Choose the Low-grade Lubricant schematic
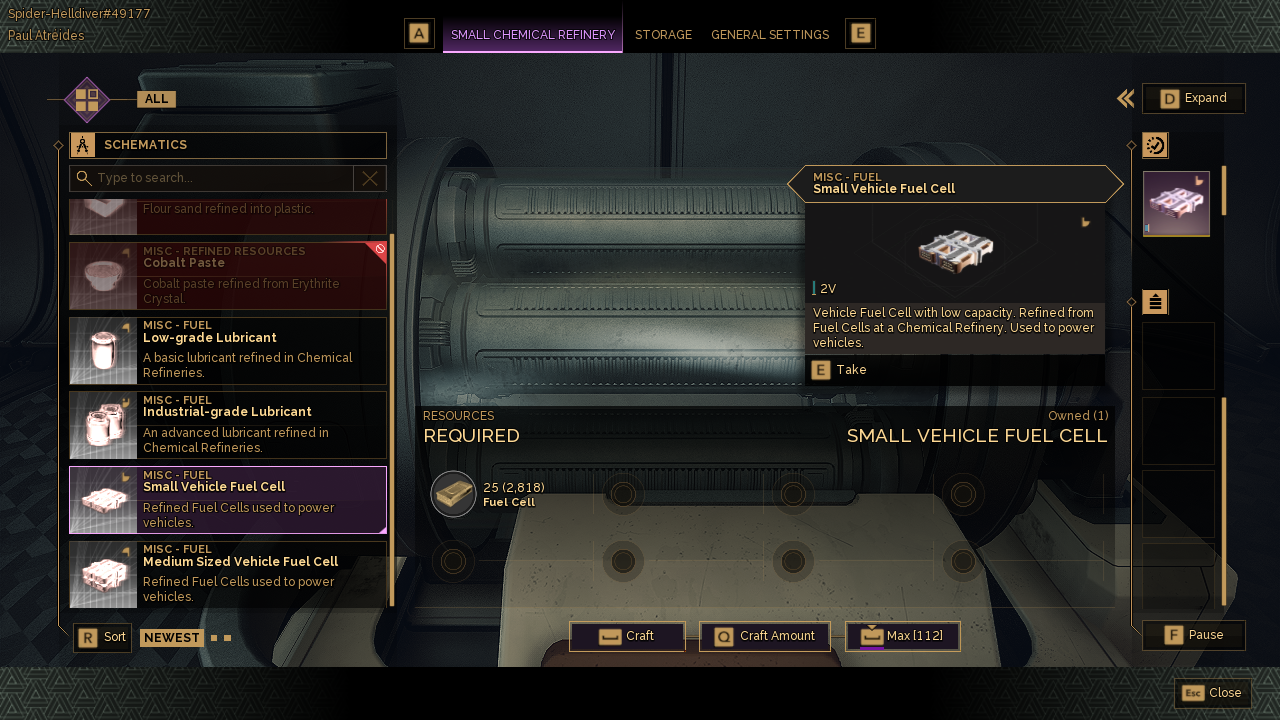 click(228, 351)
